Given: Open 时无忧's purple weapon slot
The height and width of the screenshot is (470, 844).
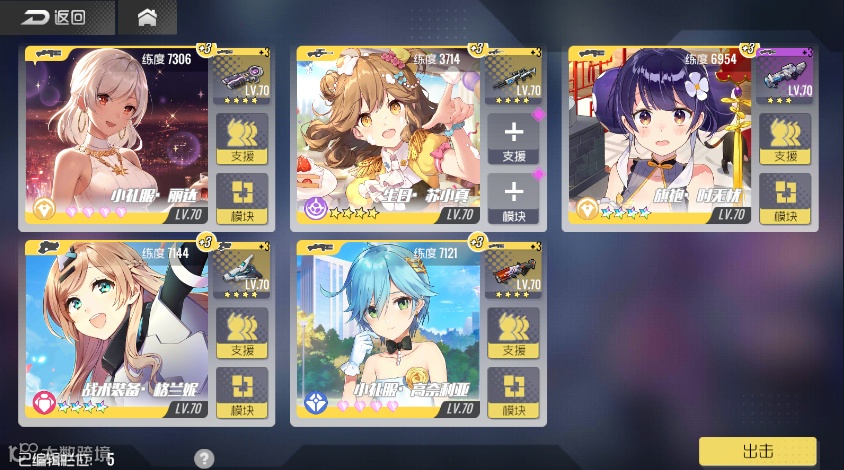Looking at the screenshot, I should (x=785, y=77).
